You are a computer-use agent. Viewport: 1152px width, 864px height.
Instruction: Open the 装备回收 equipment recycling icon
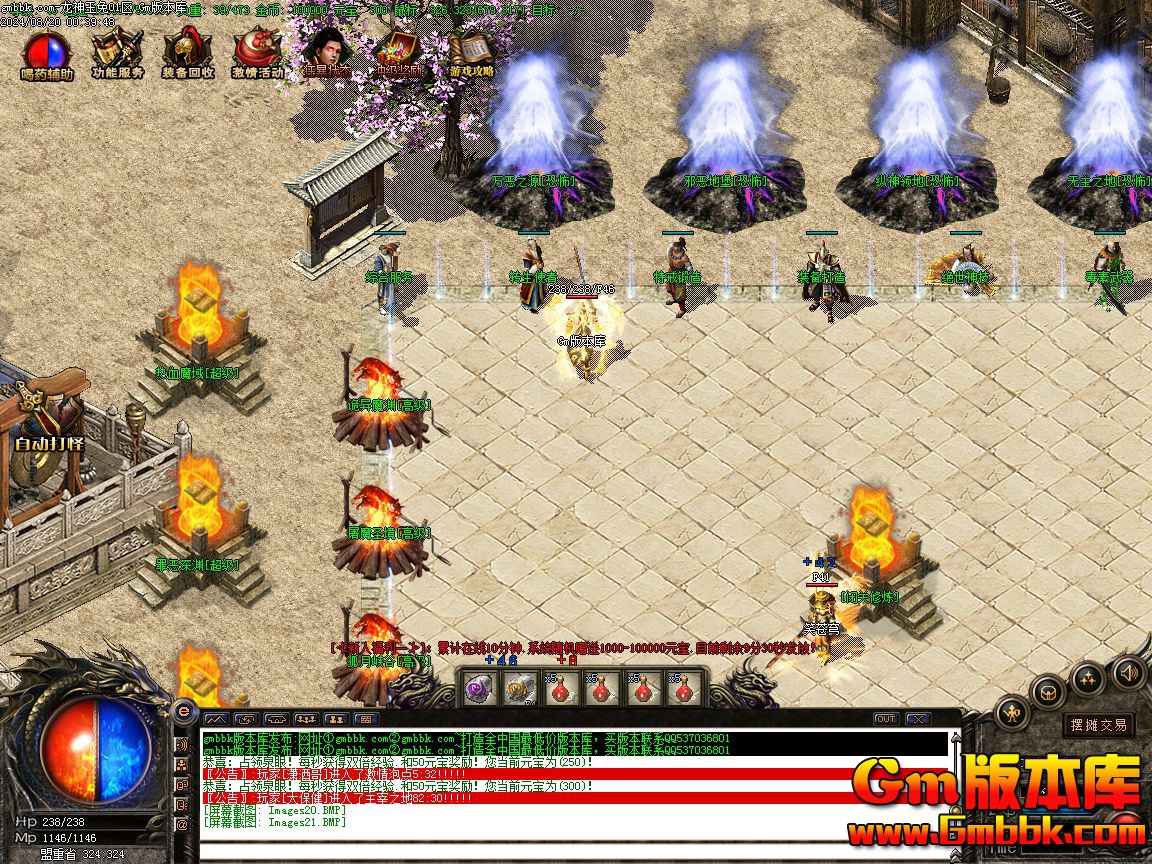tap(187, 53)
